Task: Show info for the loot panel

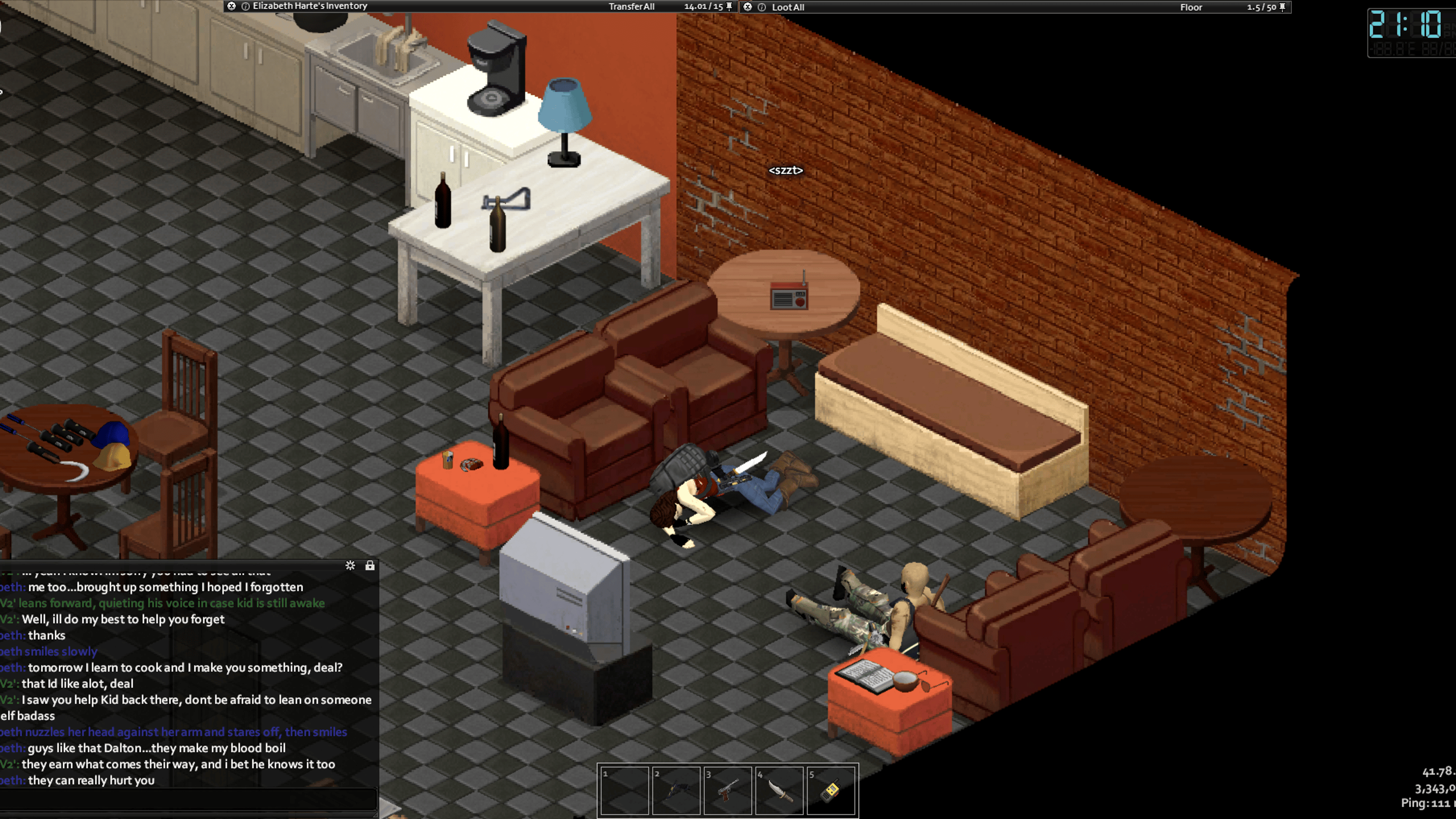Action: coord(762,8)
